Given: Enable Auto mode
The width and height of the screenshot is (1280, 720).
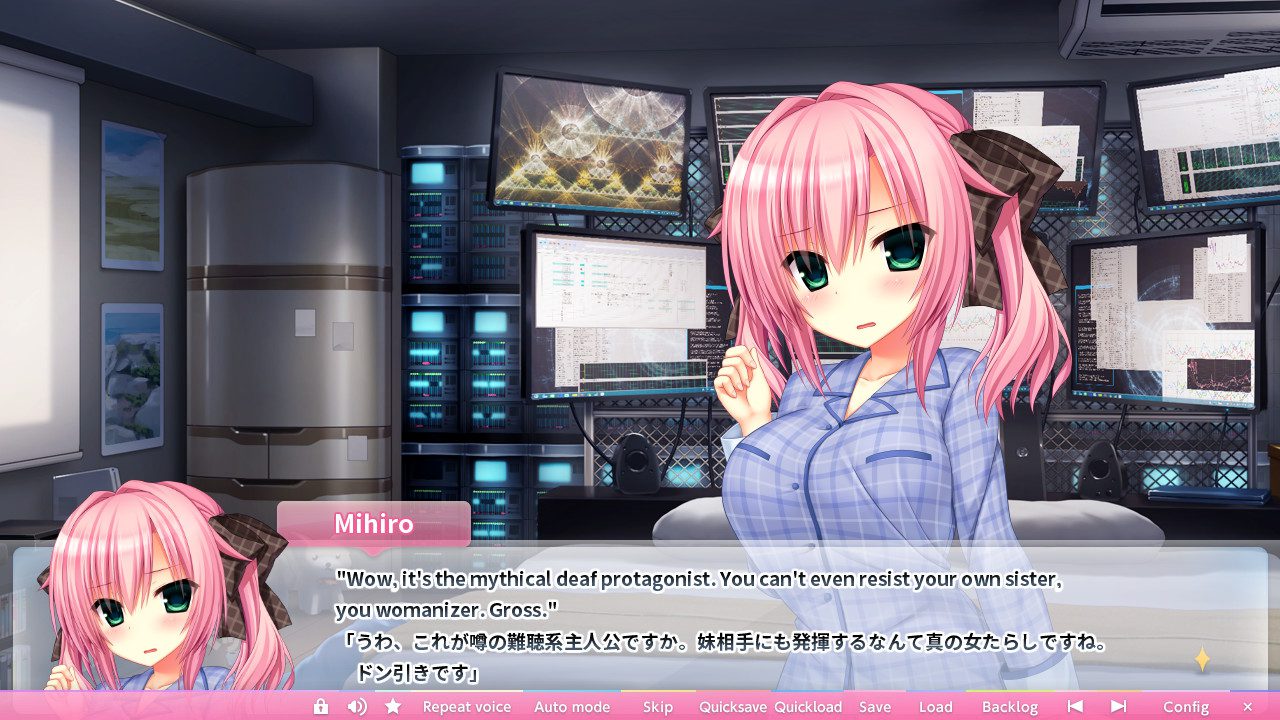Looking at the screenshot, I should pos(572,706).
